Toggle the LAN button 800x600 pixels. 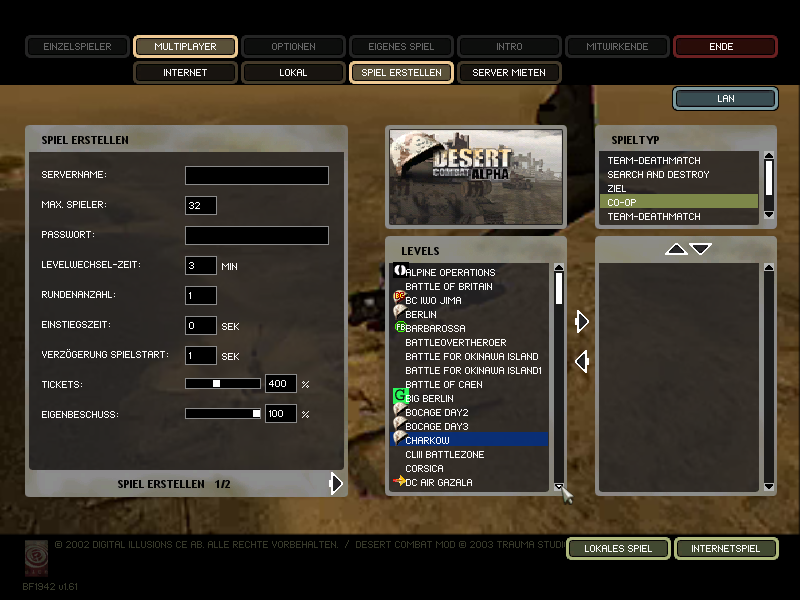[x=725, y=98]
